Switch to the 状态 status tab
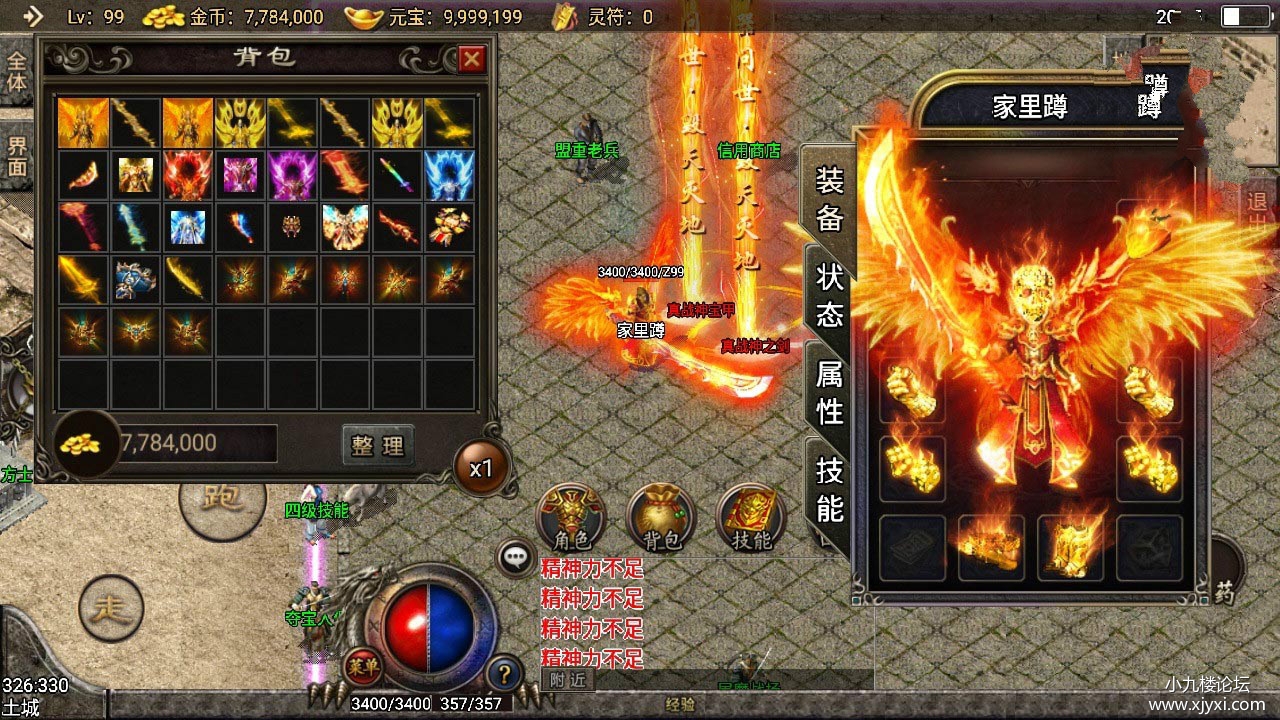 [829, 295]
